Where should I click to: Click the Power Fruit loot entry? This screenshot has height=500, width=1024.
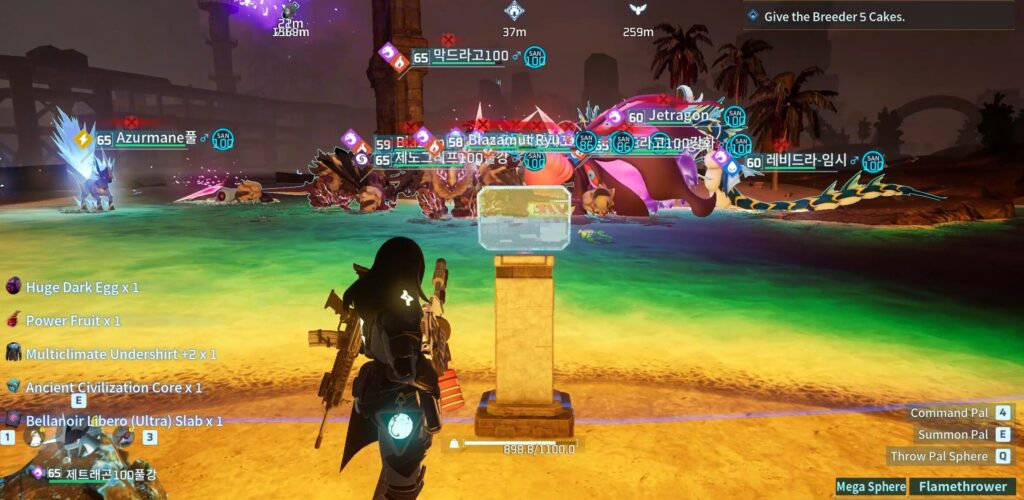coord(72,321)
